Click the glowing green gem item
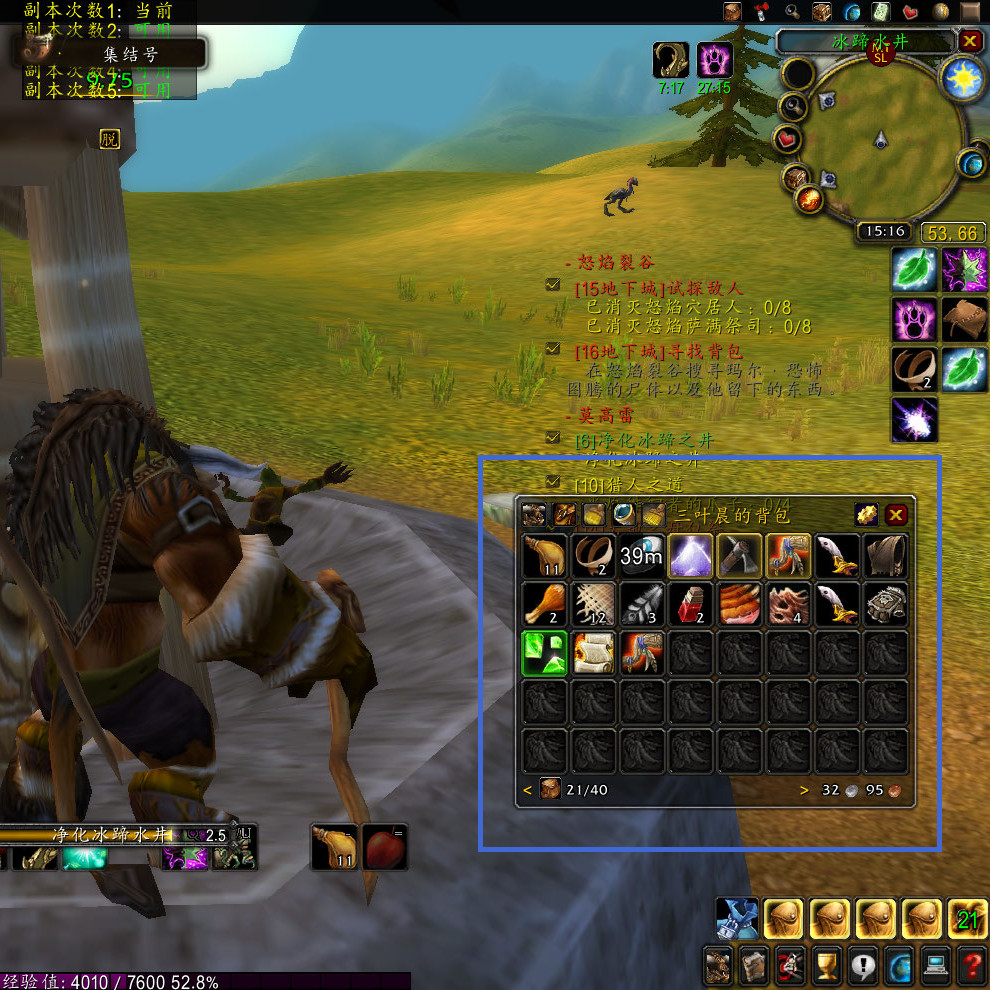 [545, 653]
